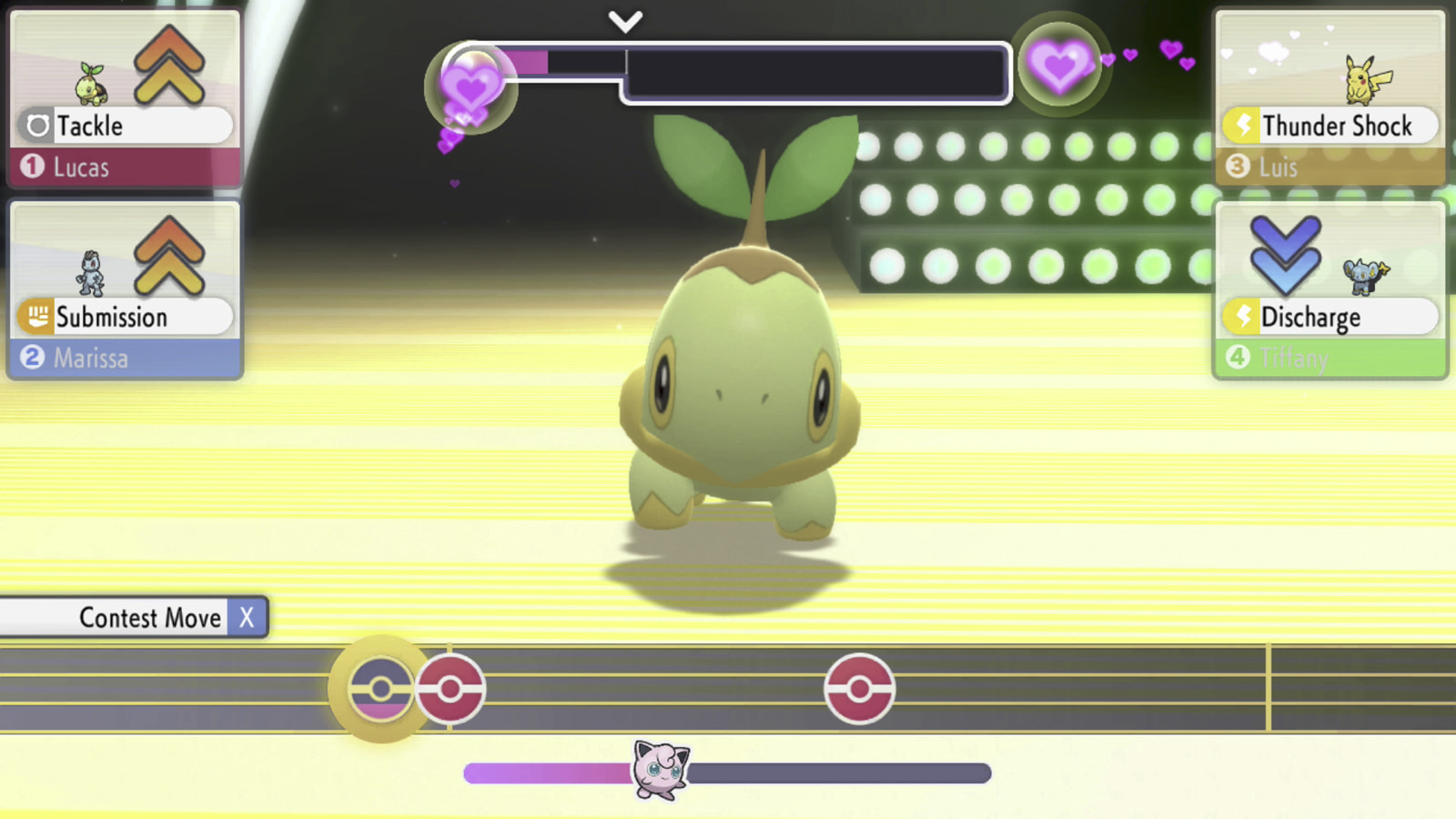The height and width of the screenshot is (819, 1456).
Task: Select Lucas's Tackle contestant panel
Action: tap(125, 99)
